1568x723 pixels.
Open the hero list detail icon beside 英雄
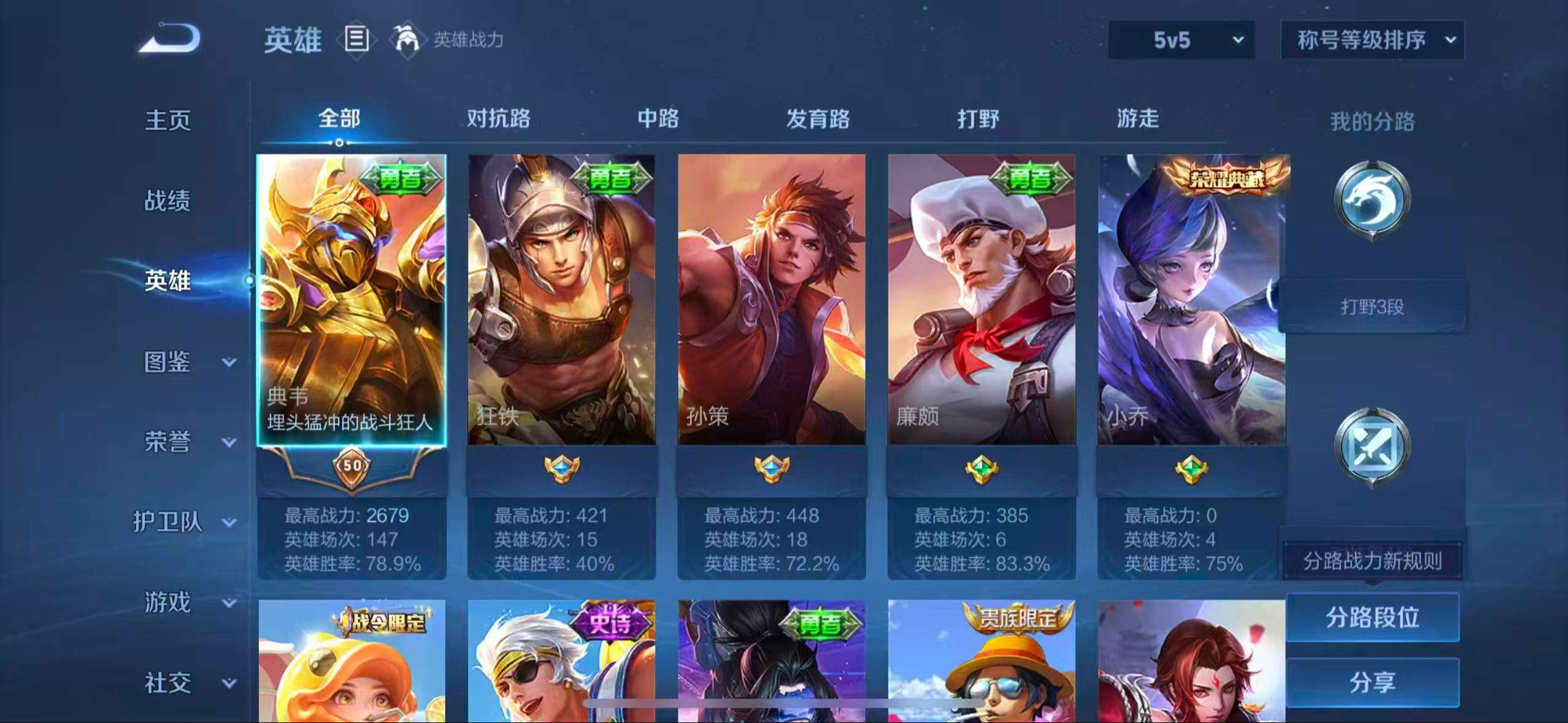[356, 39]
